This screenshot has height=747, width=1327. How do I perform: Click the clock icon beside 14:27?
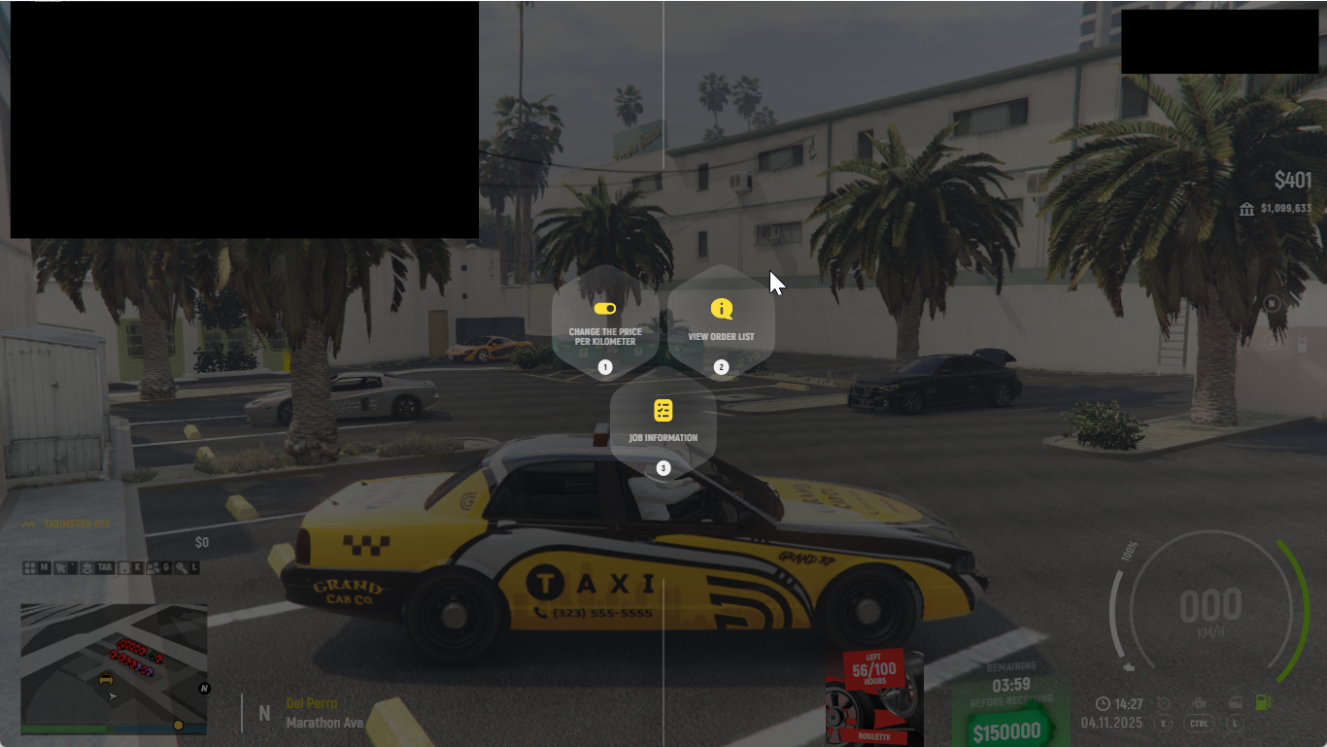click(x=1103, y=703)
